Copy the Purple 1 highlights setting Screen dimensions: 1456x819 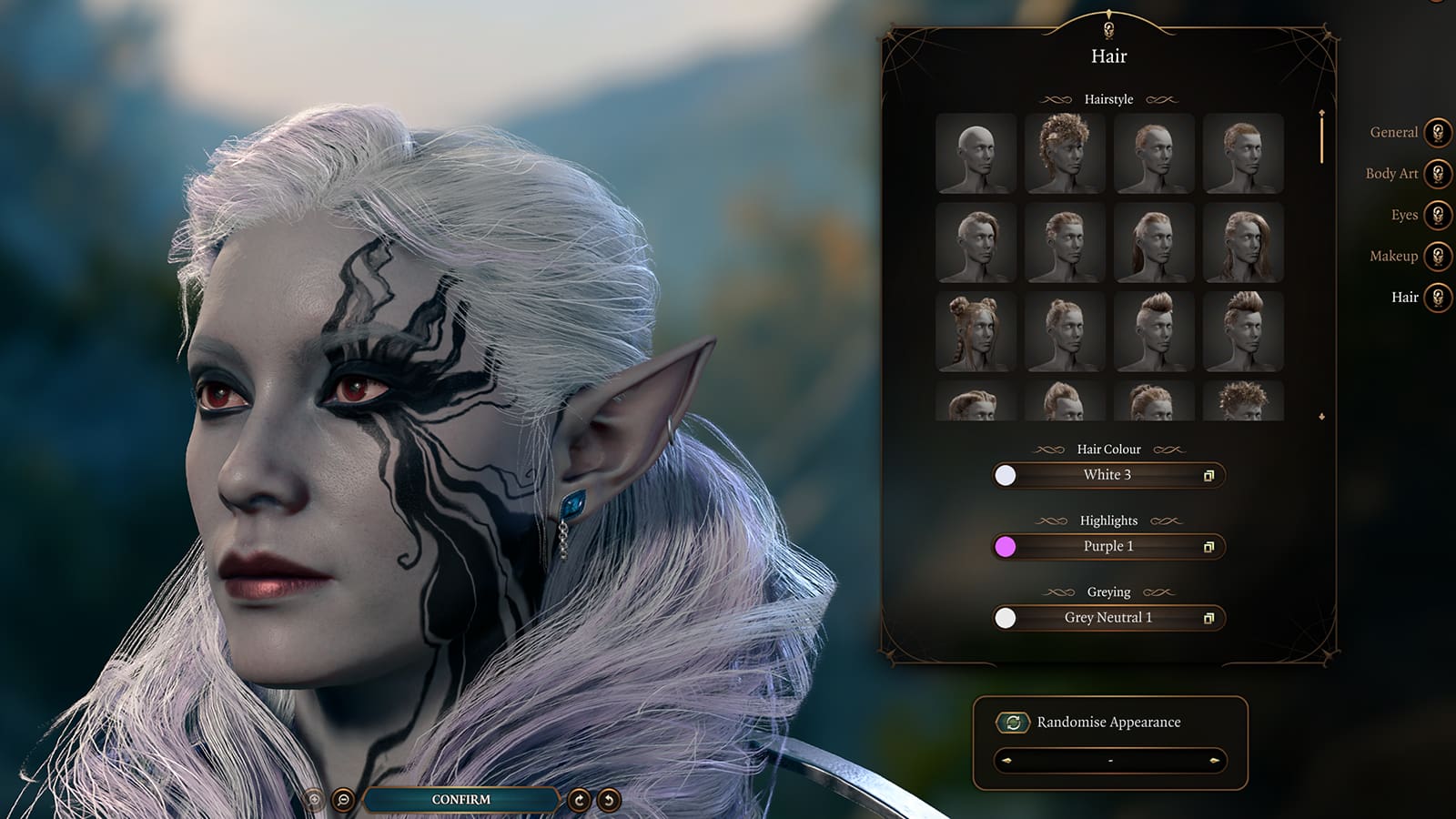coord(1210,547)
